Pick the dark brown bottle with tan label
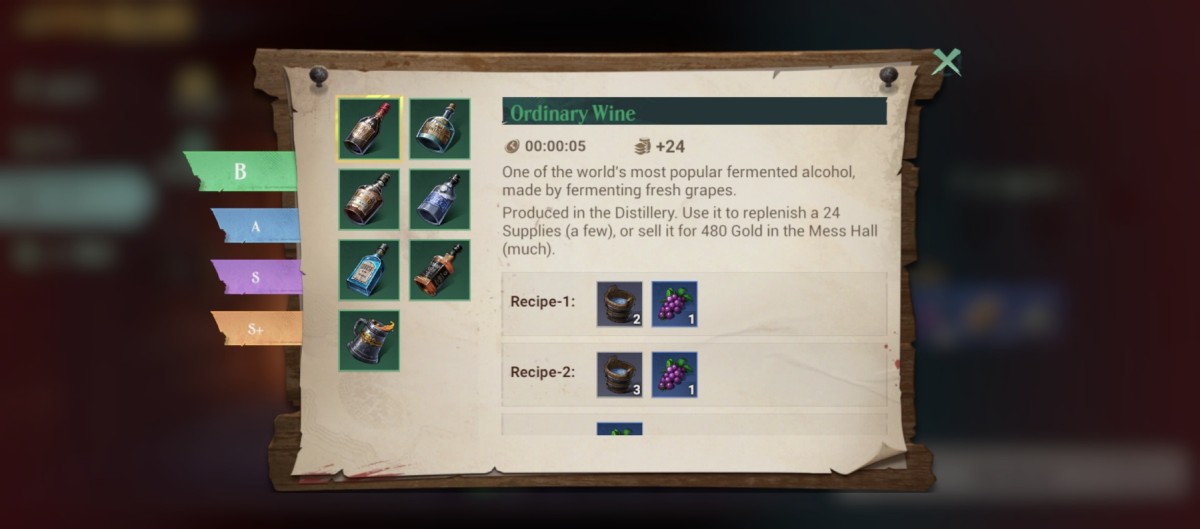The width and height of the screenshot is (1200, 529). [x=369, y=199]
